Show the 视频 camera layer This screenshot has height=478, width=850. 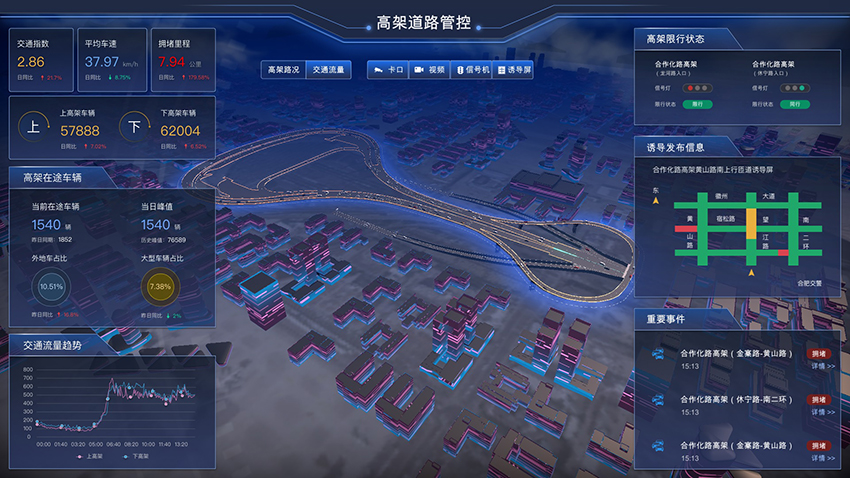tap(431, 70)
